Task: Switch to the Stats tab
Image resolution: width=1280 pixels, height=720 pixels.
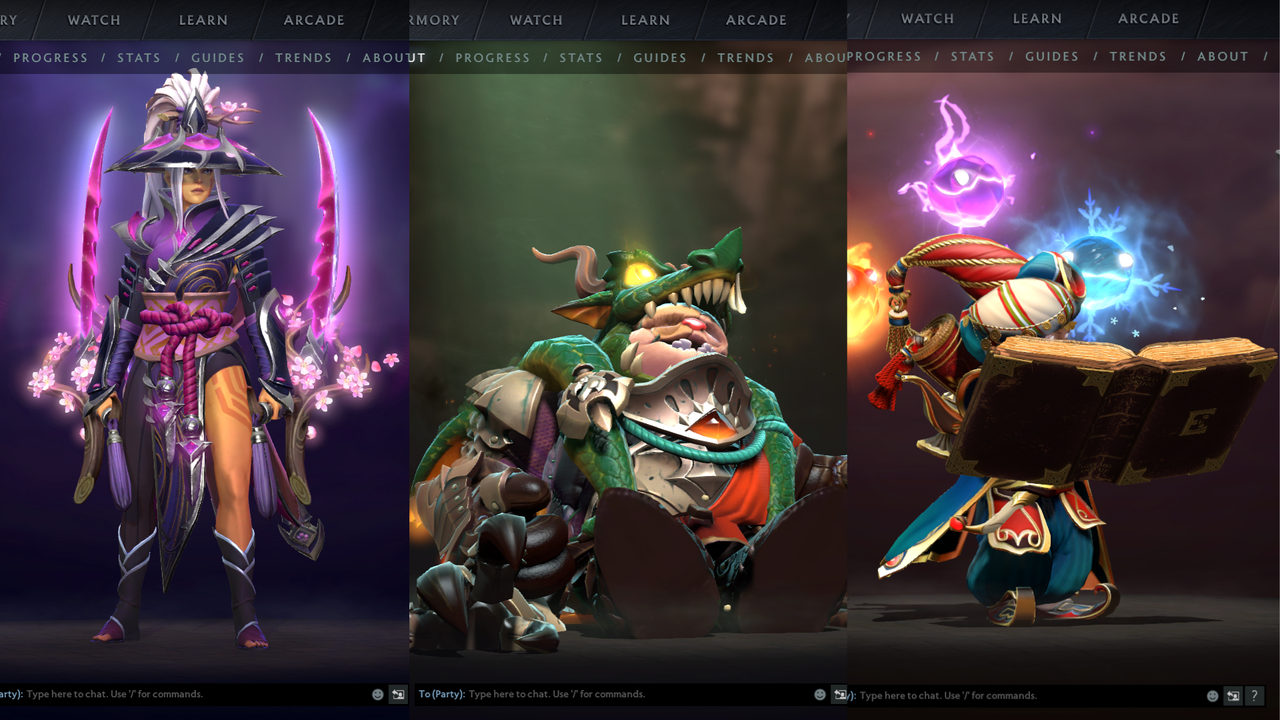Action: [139, 57]
